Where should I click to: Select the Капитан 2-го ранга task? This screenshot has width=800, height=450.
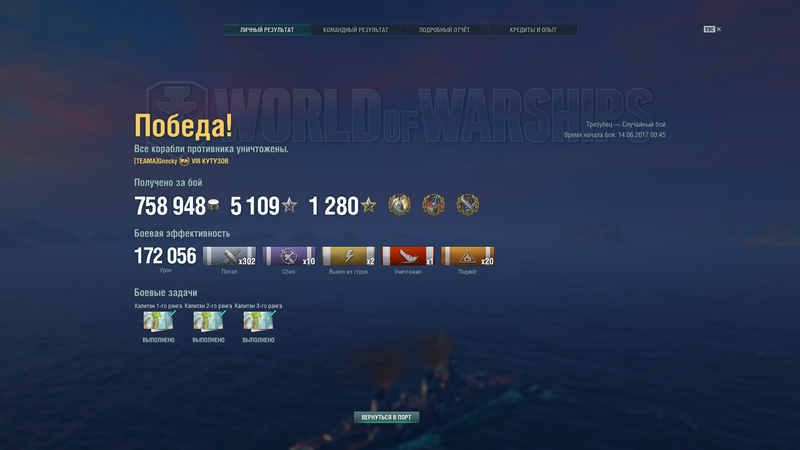[208, 321]
